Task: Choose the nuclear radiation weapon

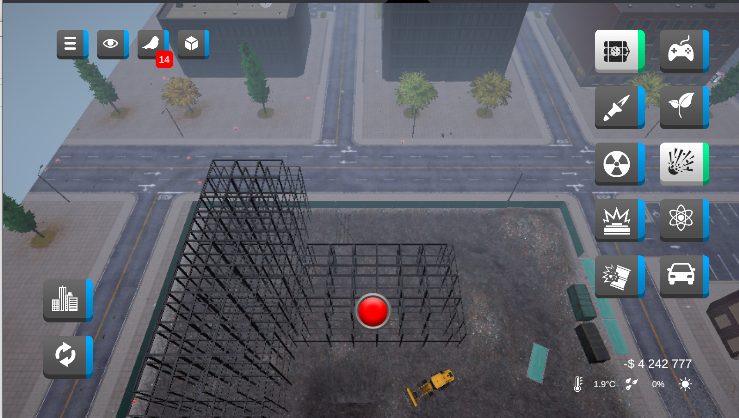Action: [618, 163]
